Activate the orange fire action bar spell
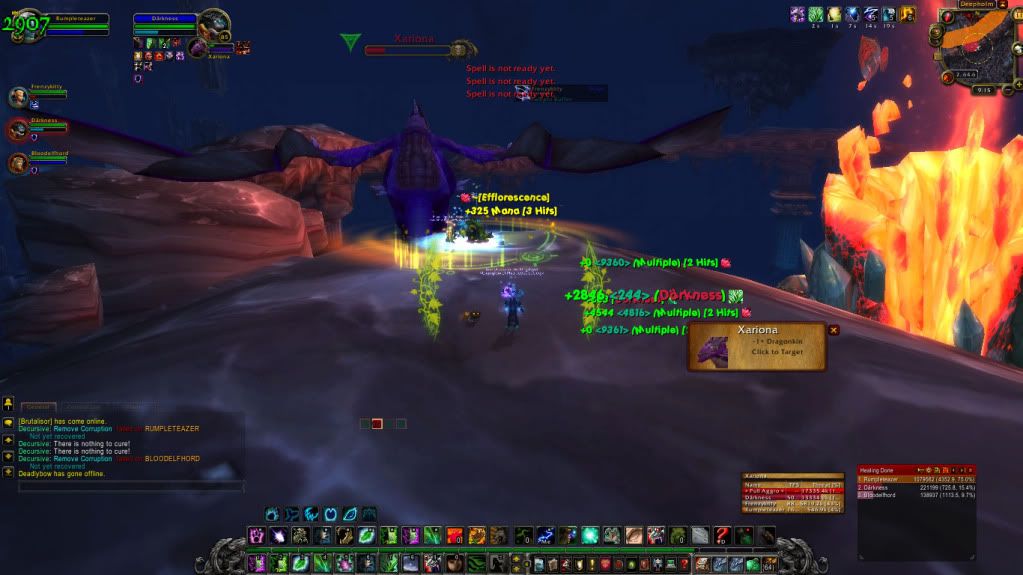This screenshot has height=575, width=1023. [x=454, y=536]
